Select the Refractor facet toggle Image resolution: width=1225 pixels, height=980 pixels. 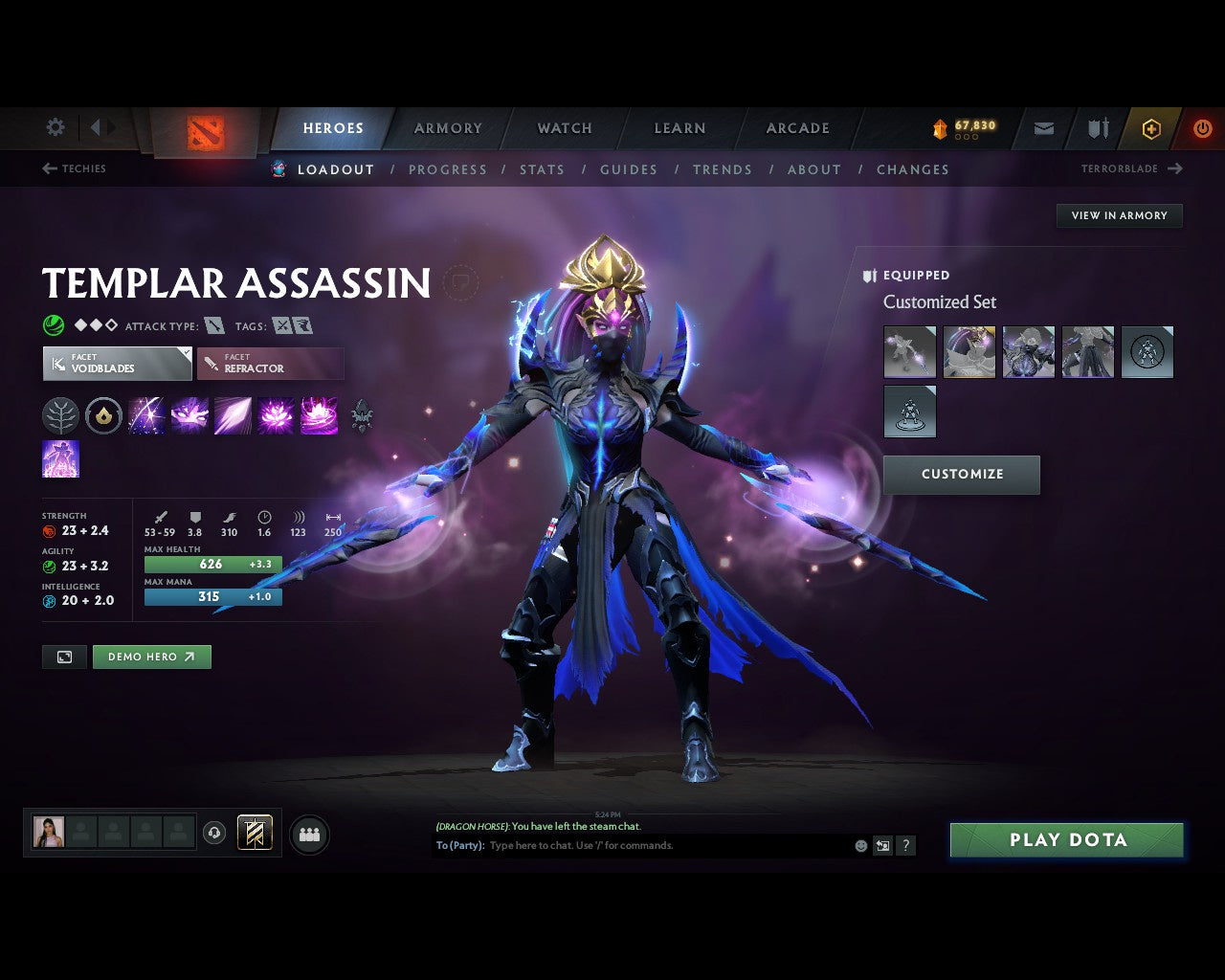(271, 364)
